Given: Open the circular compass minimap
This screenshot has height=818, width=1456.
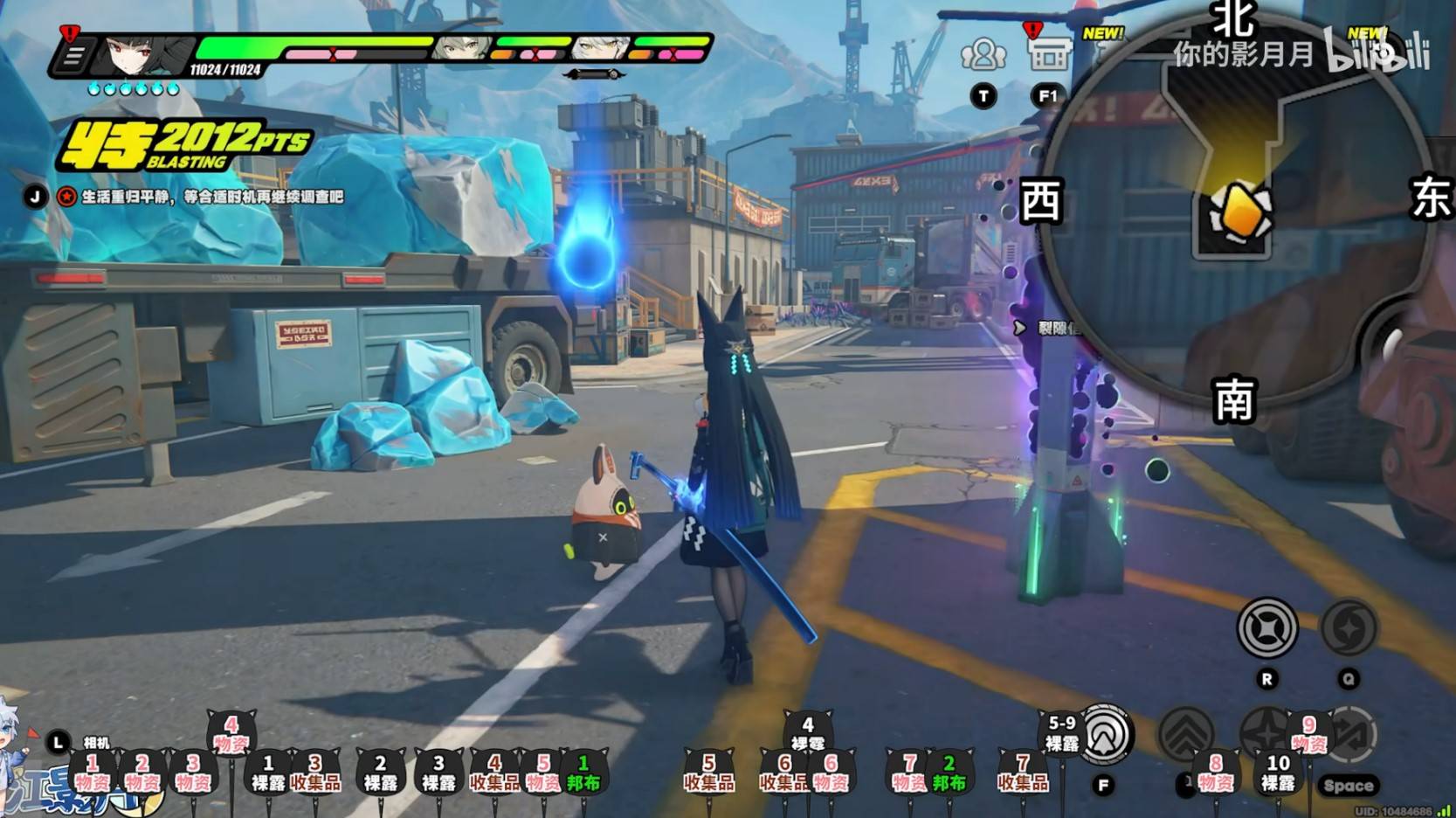Looking at the screenshot, I should pyautogui.click(x=1234, y=210).
